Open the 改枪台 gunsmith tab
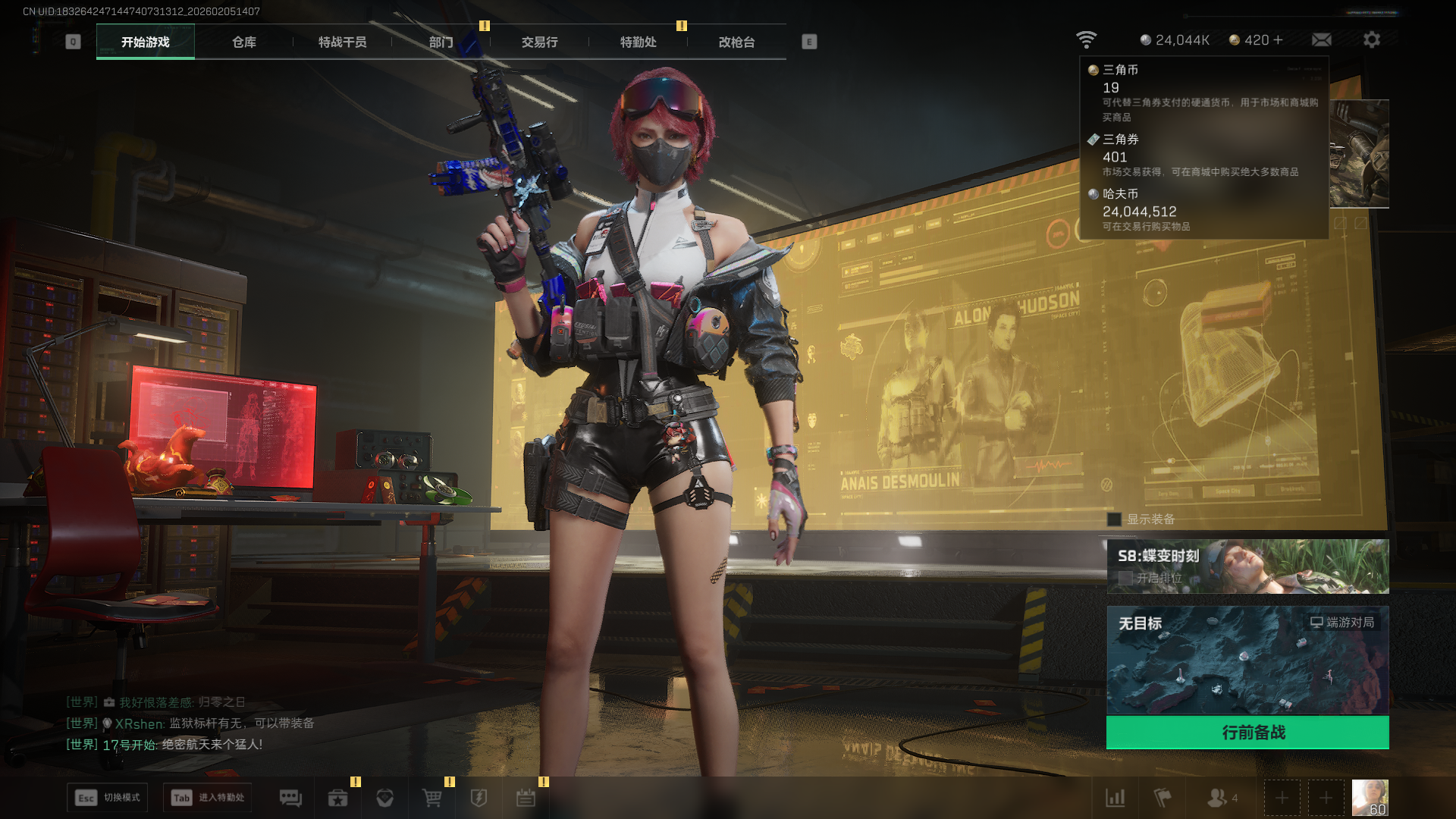 [736, 42]
